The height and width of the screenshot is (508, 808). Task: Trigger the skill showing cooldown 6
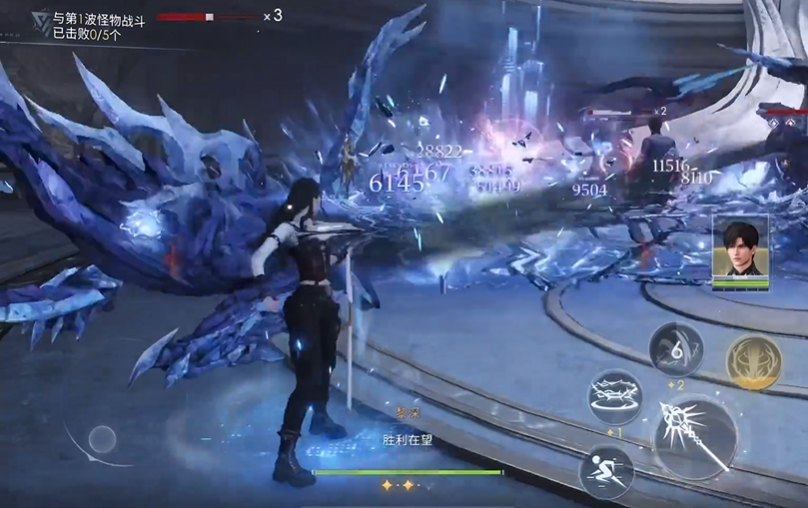[x=676, y=349]
